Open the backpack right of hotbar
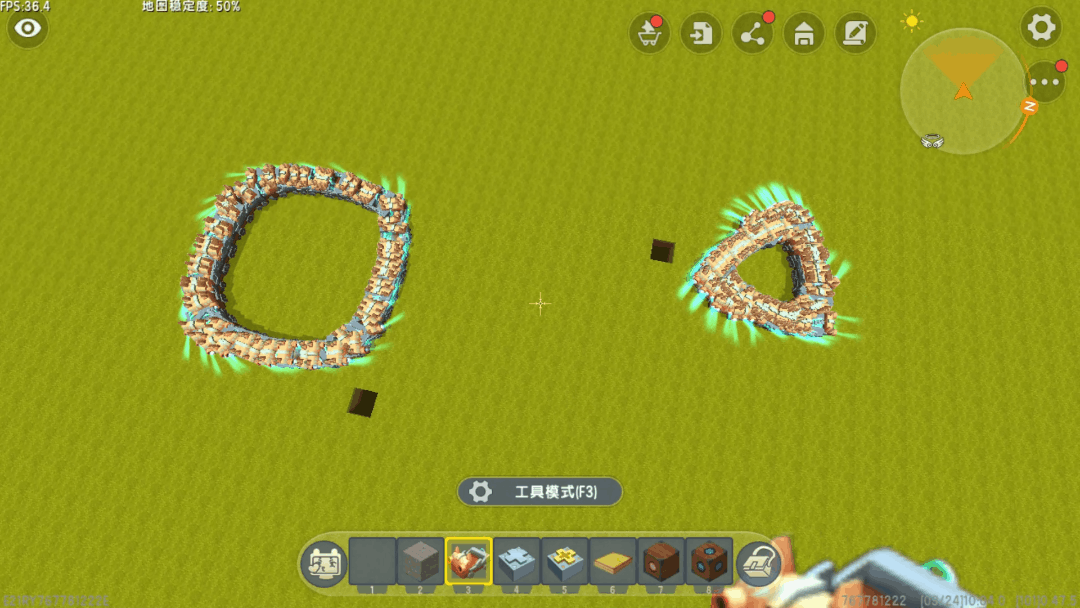This screenshot has width=1080, height=608. point(758,565)
